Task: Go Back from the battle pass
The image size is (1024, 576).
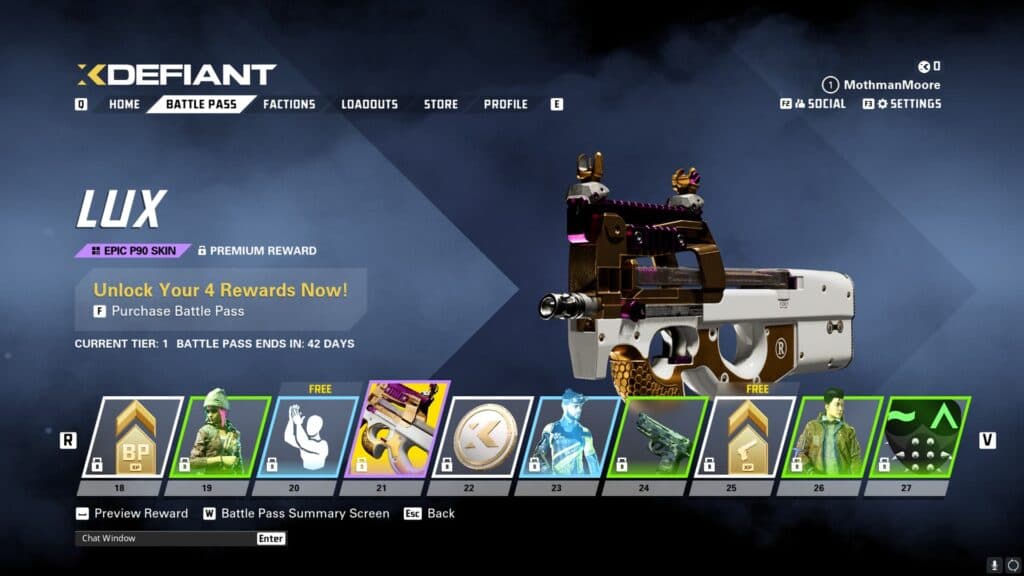Action: 440,513
